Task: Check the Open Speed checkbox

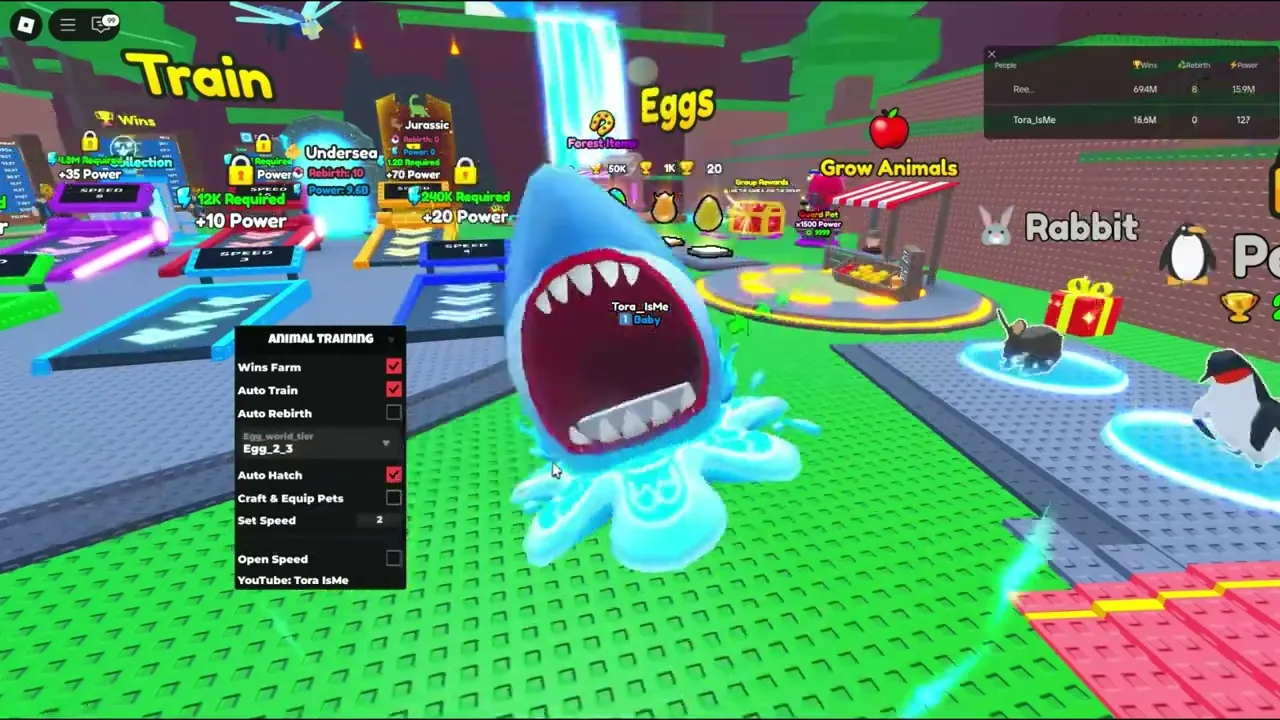Action: pyautogui.click(x=393, y=559)
